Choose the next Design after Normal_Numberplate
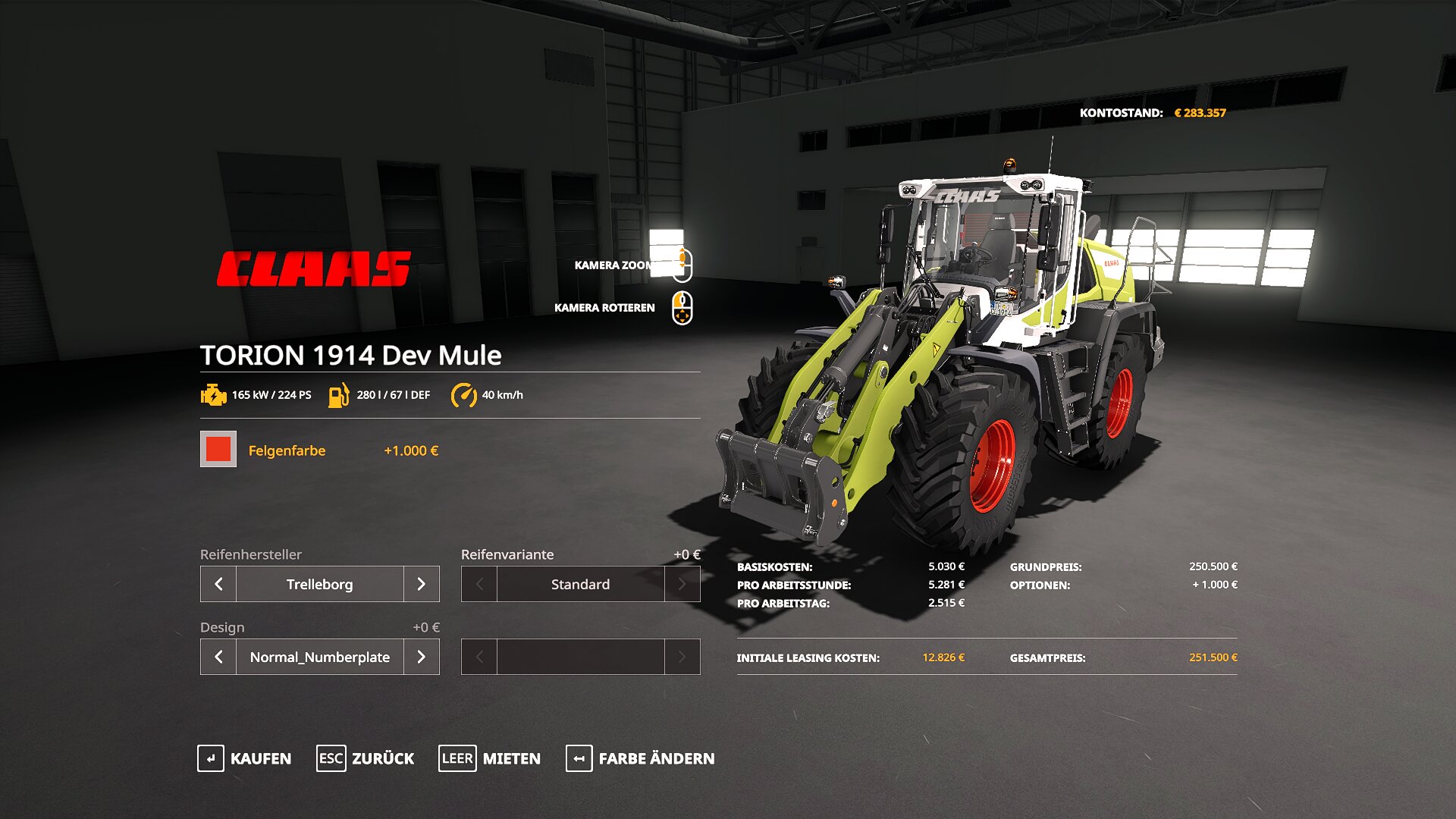The image size is (1456, 819). pos(422,657)
